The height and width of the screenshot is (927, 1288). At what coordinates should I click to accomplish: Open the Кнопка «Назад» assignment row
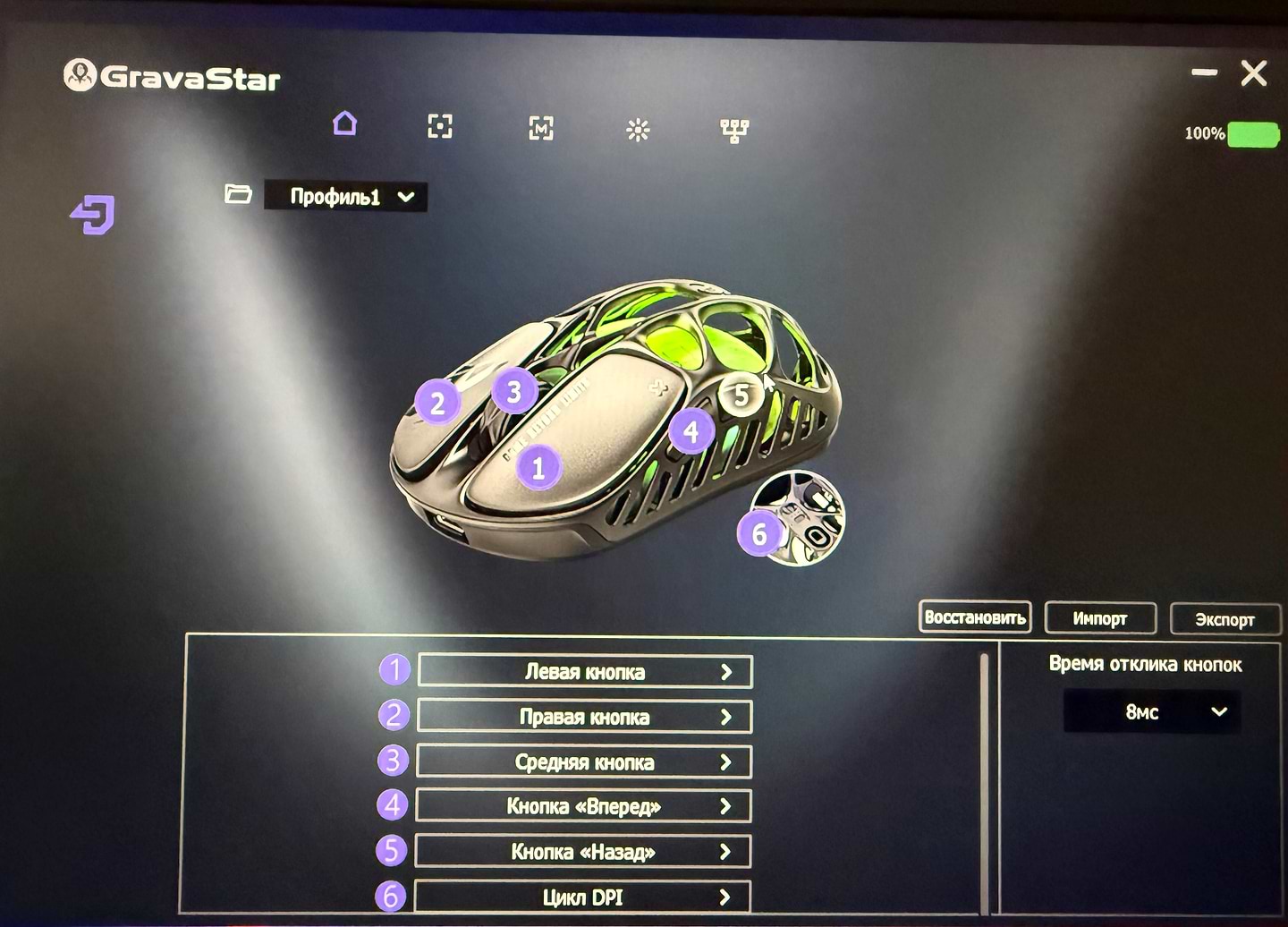(582, 852)
